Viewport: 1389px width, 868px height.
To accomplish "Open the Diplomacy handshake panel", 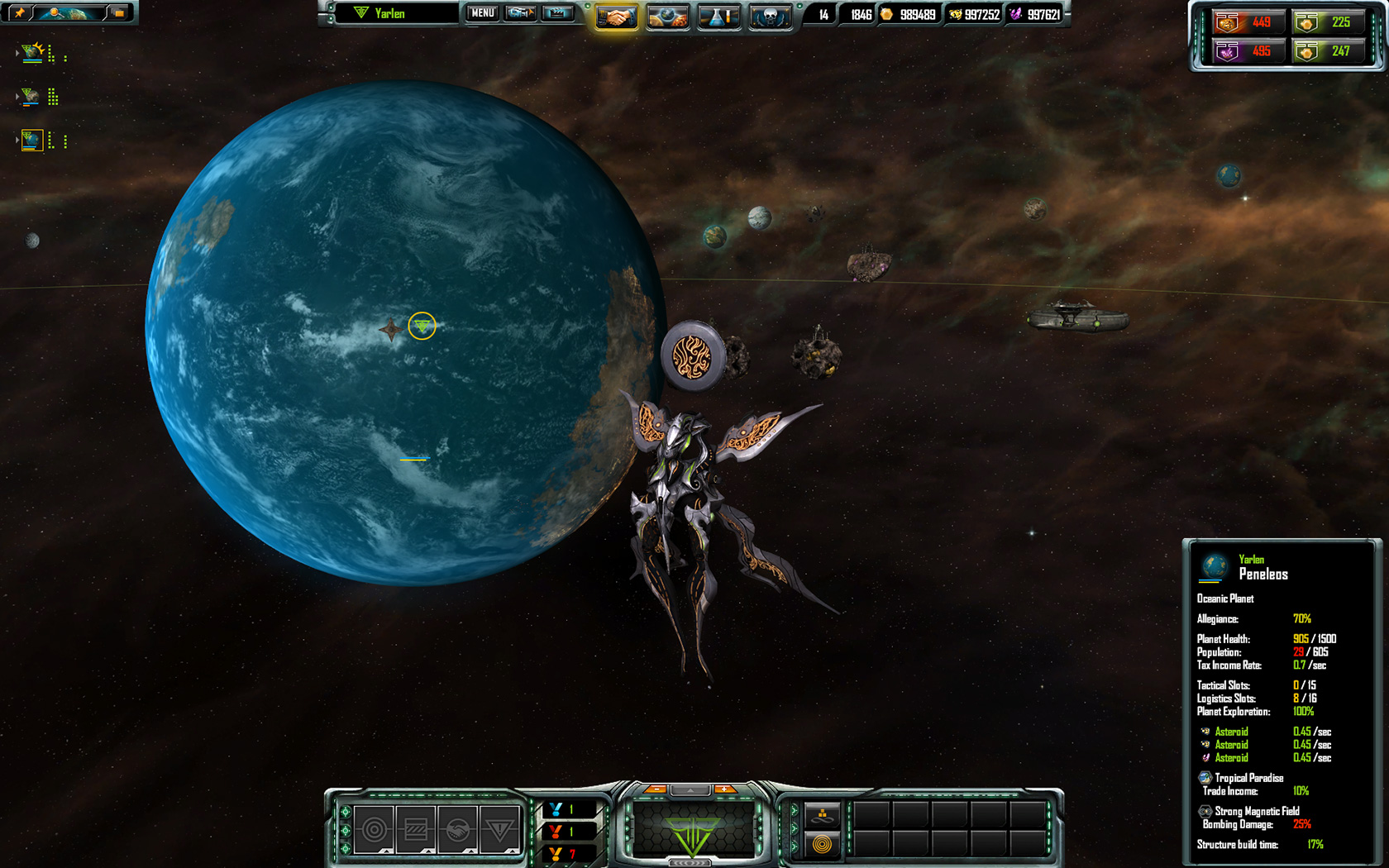I will pos(617,17).
